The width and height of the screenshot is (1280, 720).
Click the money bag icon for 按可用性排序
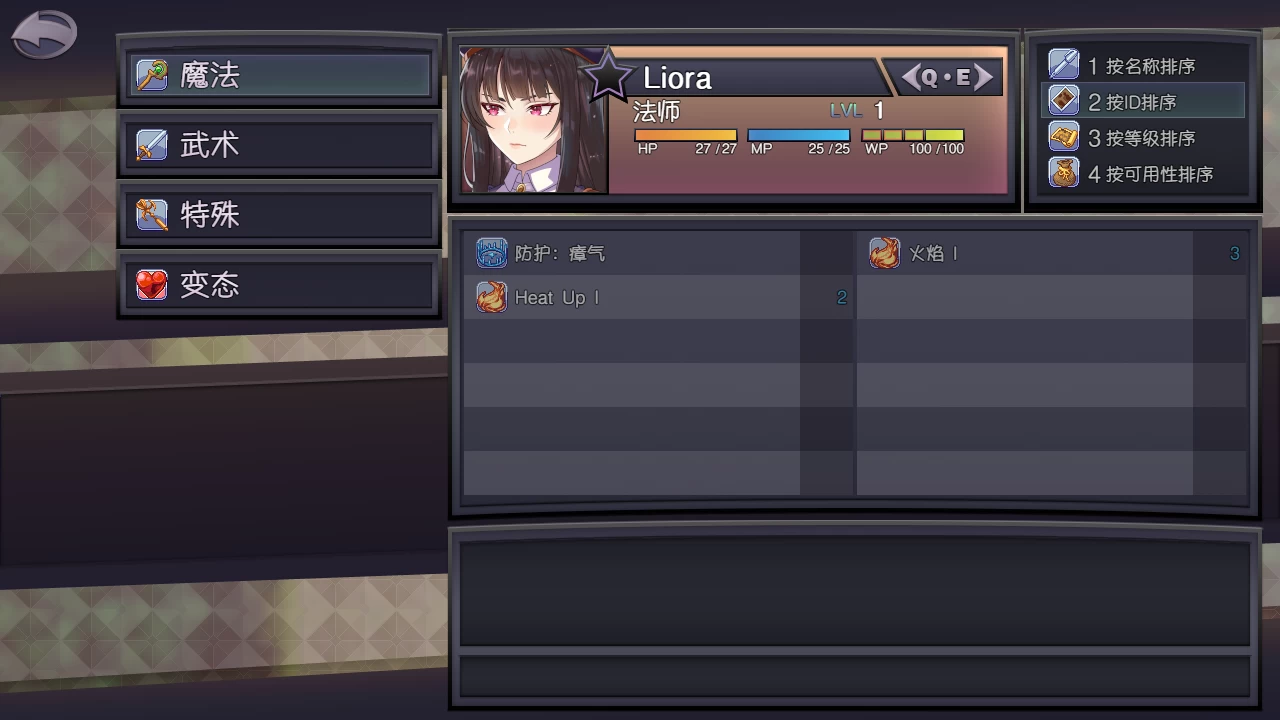pos(1063,173)
